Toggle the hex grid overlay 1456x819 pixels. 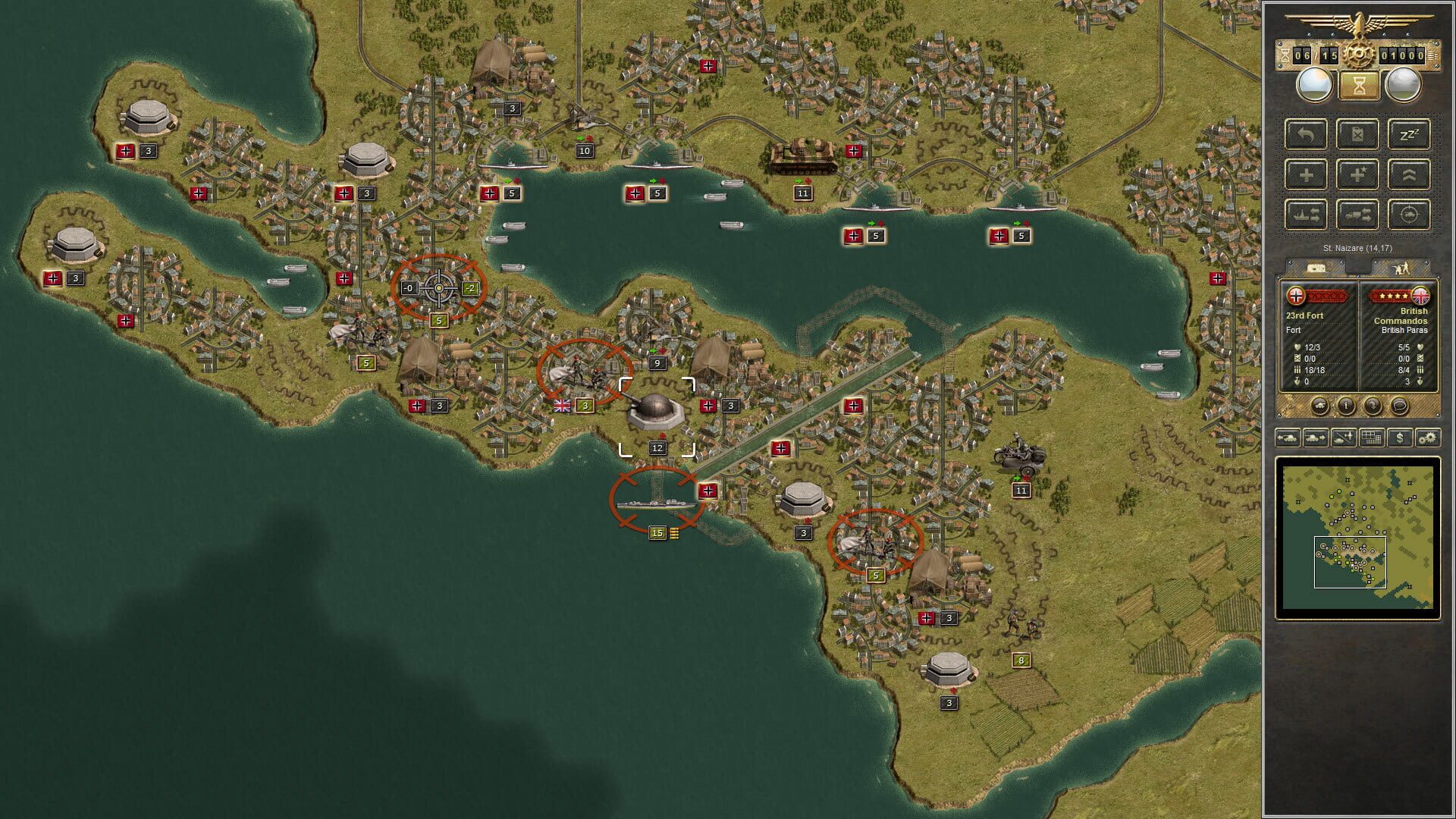point(1371,438)
